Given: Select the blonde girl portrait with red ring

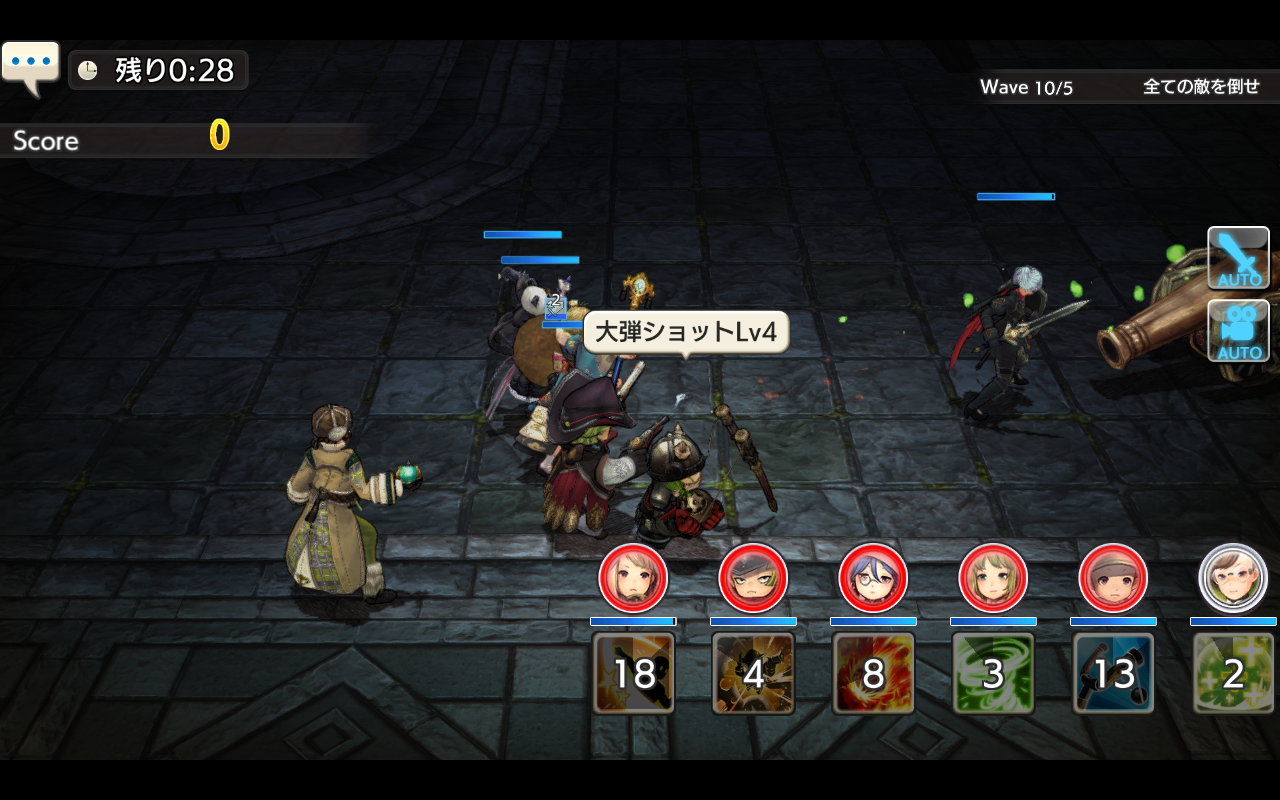Looking at the screenshot, I should click(633, 578).
